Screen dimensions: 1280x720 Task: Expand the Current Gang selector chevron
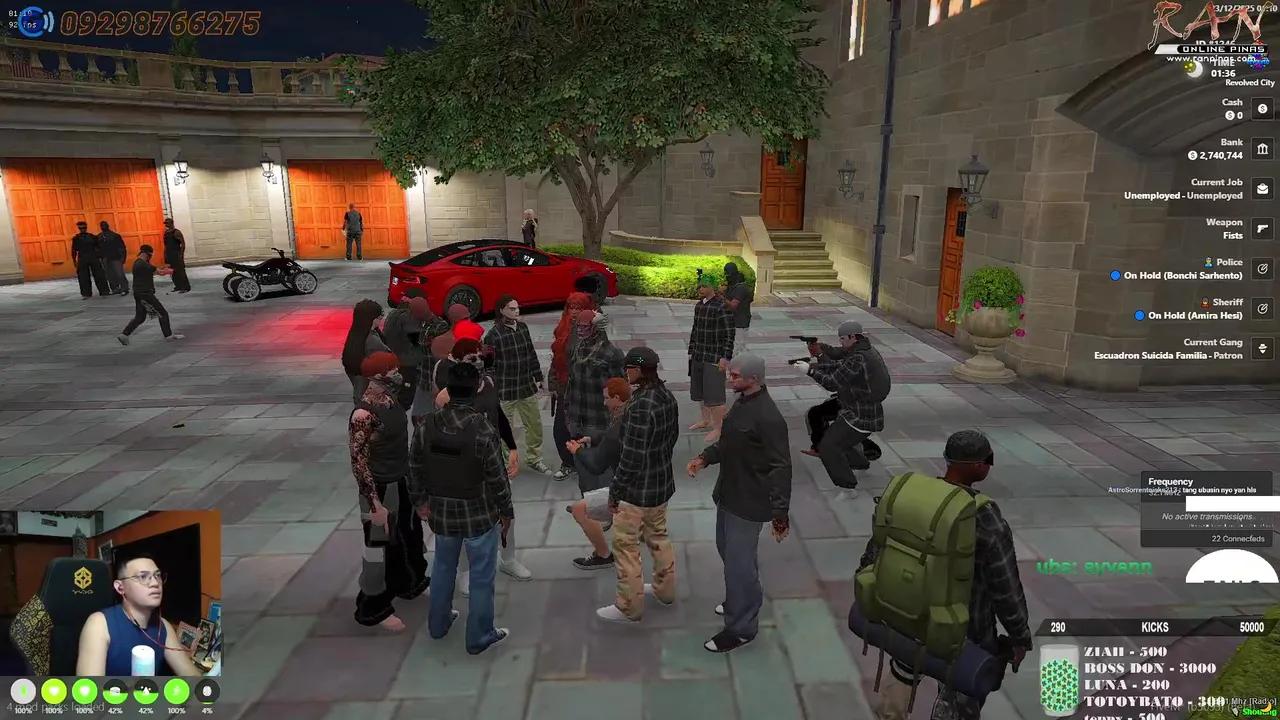[1262, 348]
